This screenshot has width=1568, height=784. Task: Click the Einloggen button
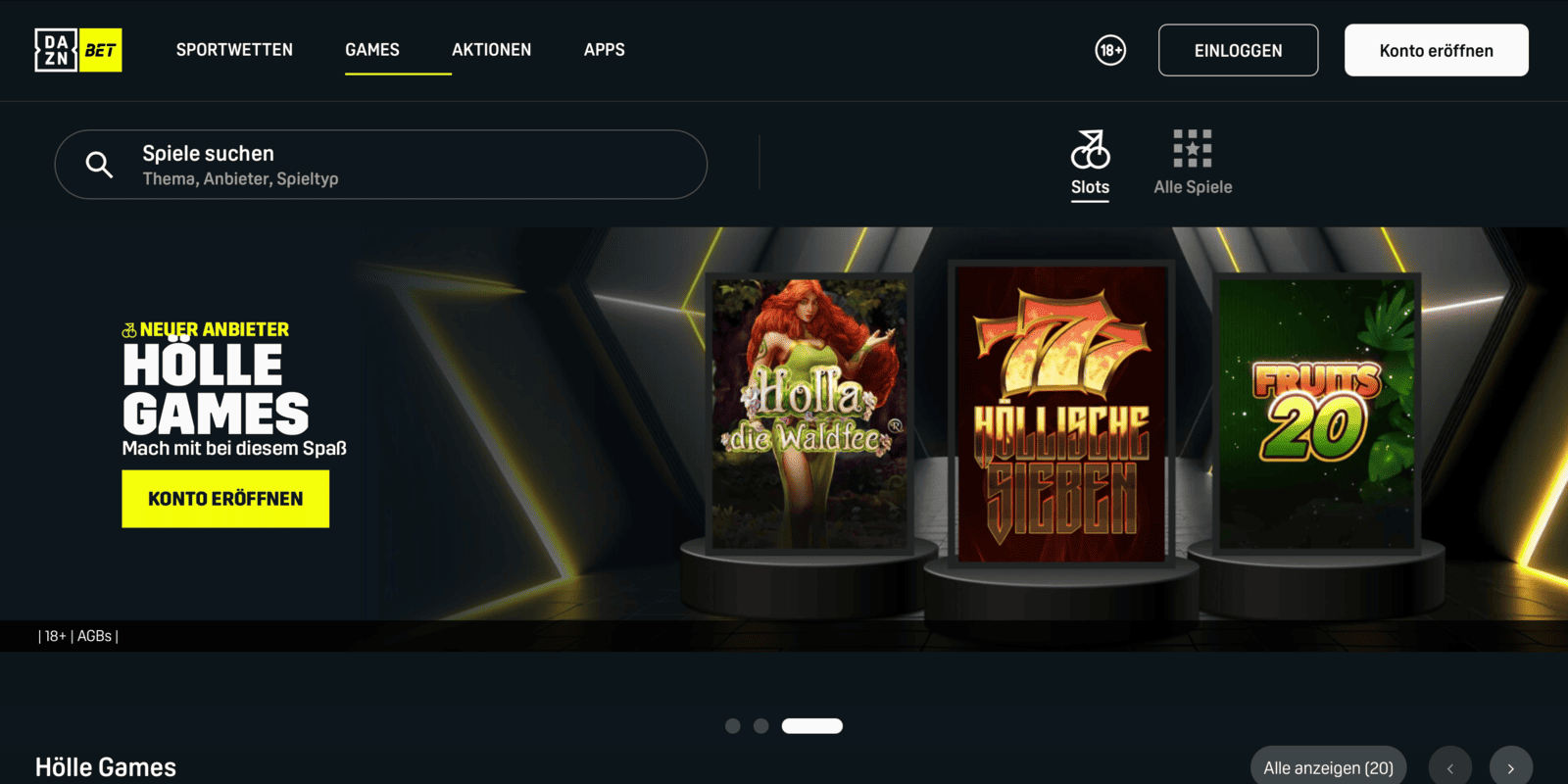point(1238,50)
